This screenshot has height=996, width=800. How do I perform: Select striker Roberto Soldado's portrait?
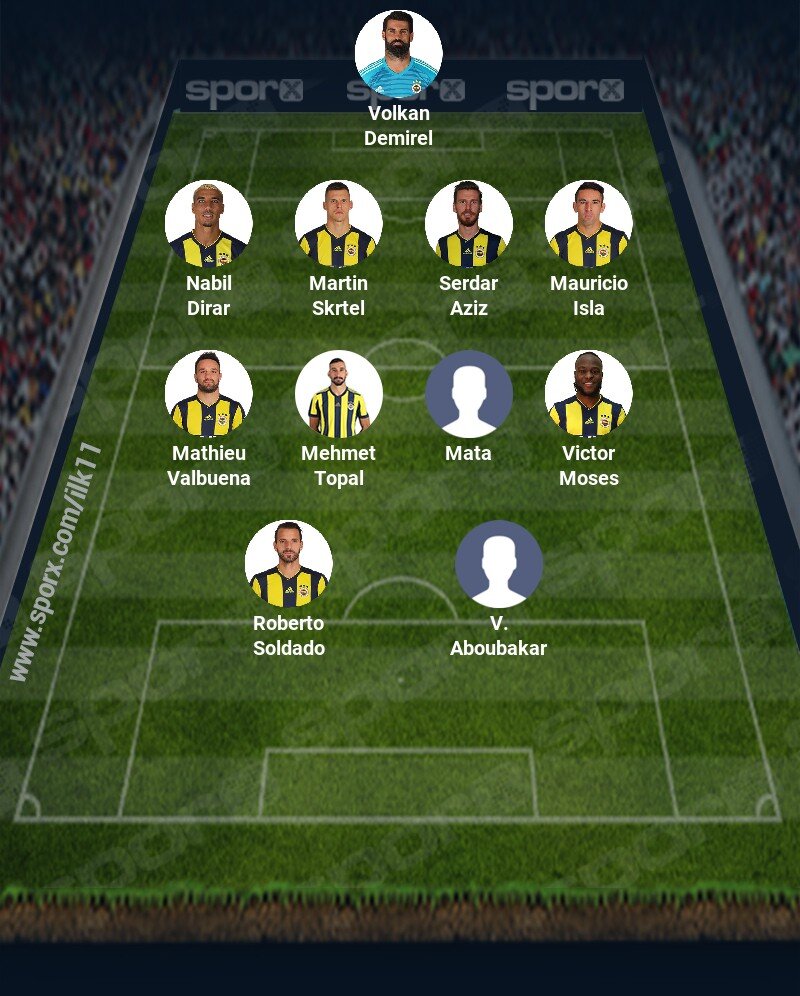click(288, 564)
